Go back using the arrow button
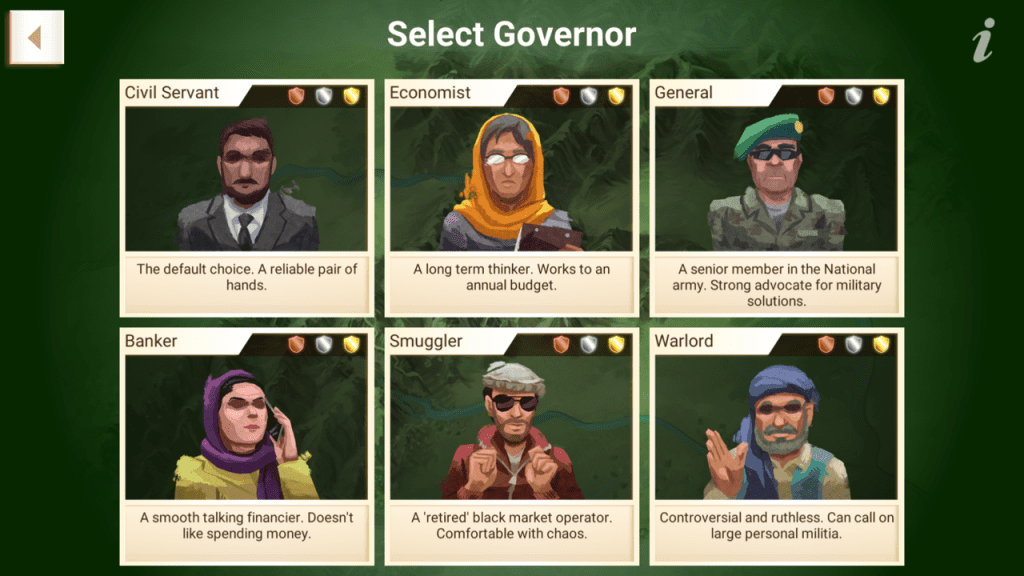1024x576 pixels. [x=36, y=38]
